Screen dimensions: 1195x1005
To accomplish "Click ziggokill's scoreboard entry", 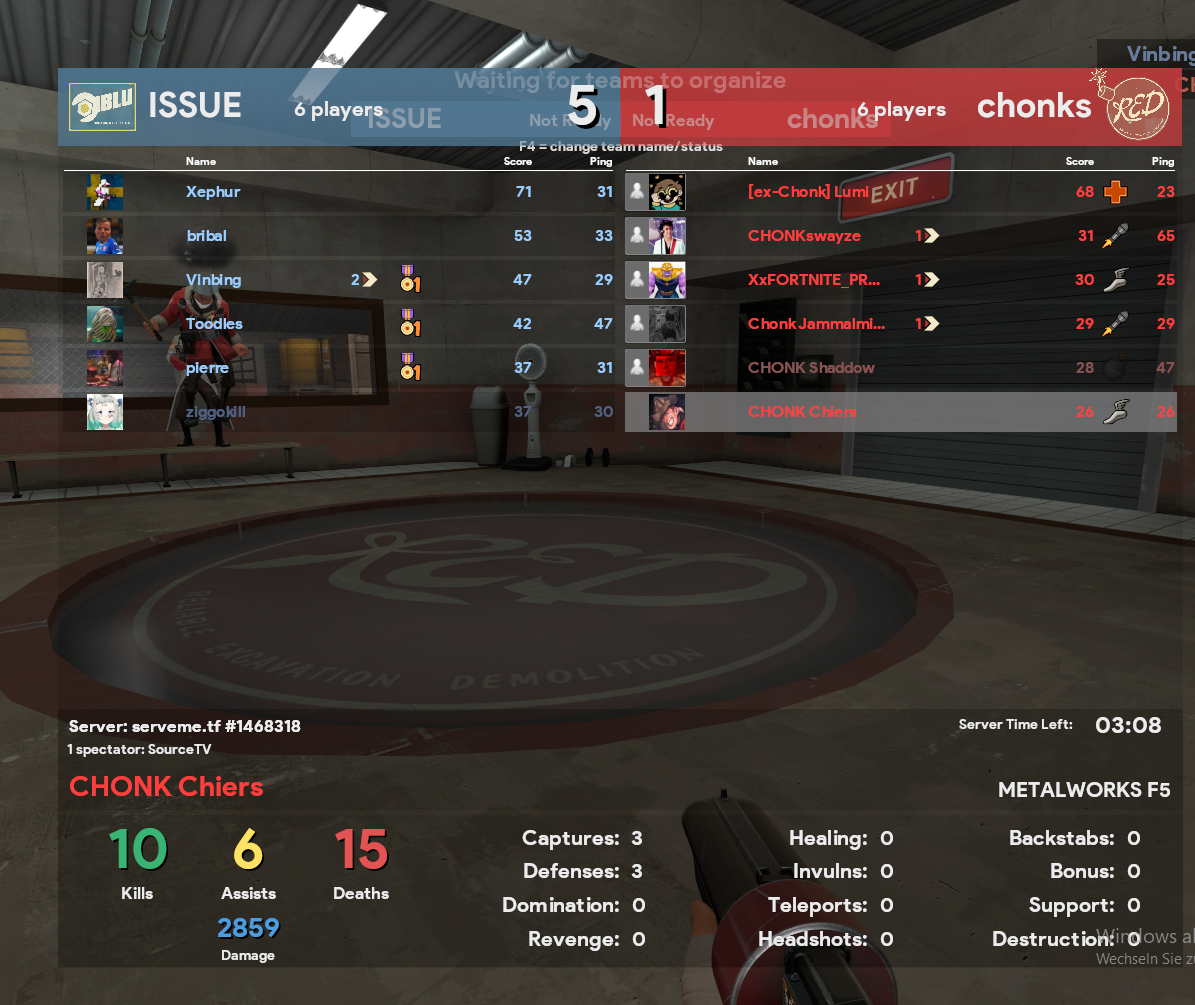I will pos(215,412).
